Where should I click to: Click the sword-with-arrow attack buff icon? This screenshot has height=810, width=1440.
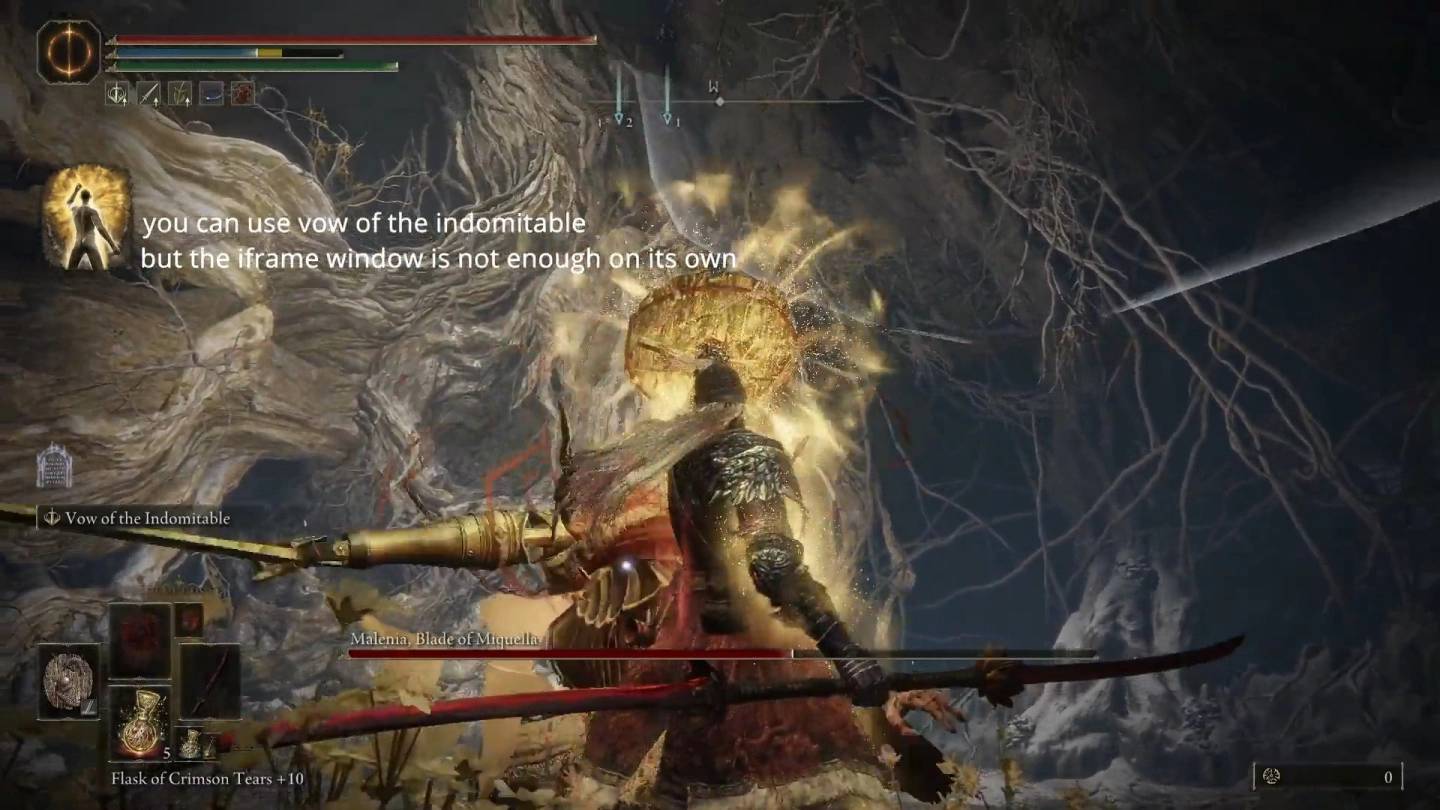[x=148, y=94]
